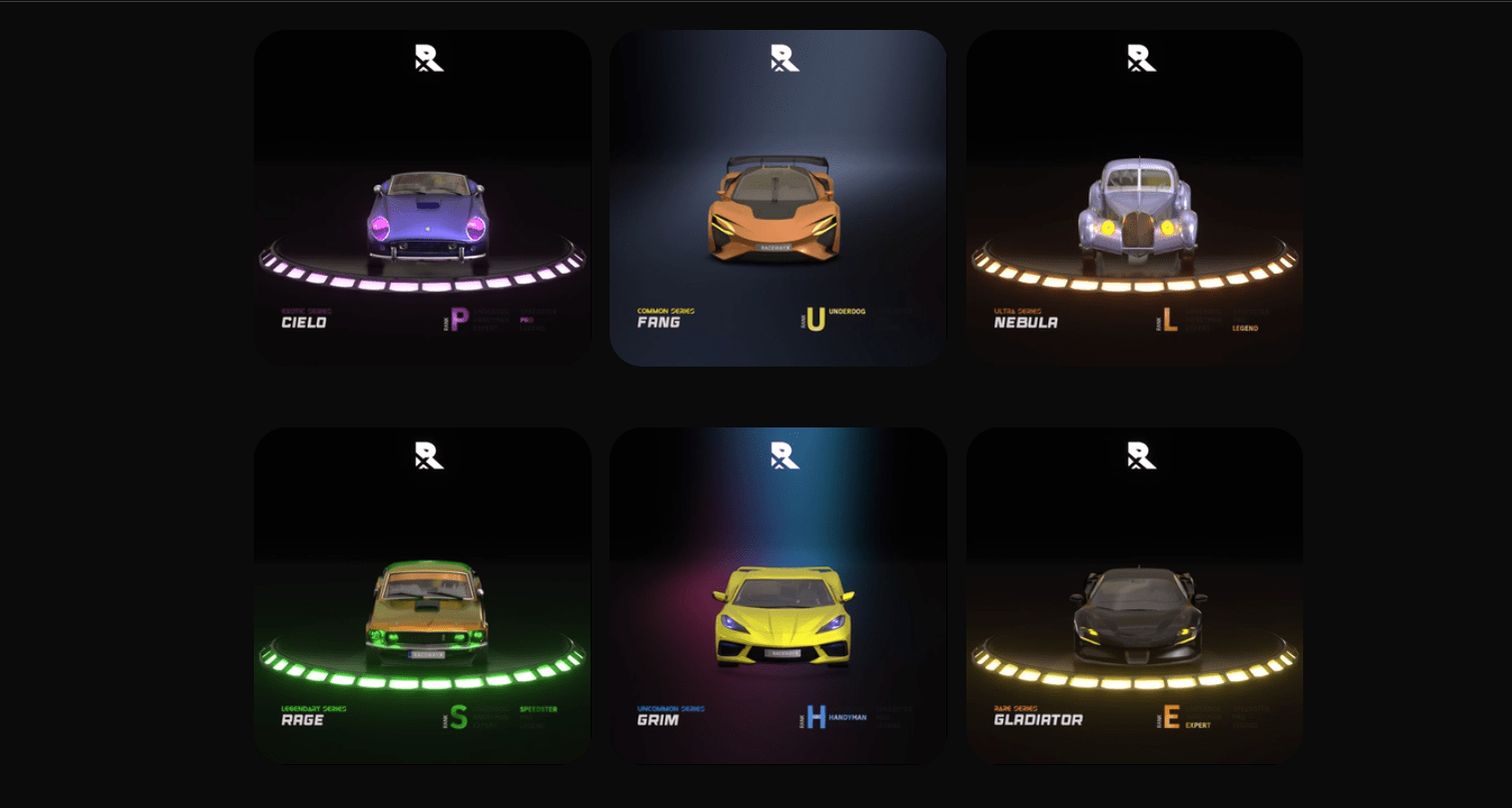Select the Cielo purple car card
Viewport: 1512px width, 808px height.
(x=423, y=198)
